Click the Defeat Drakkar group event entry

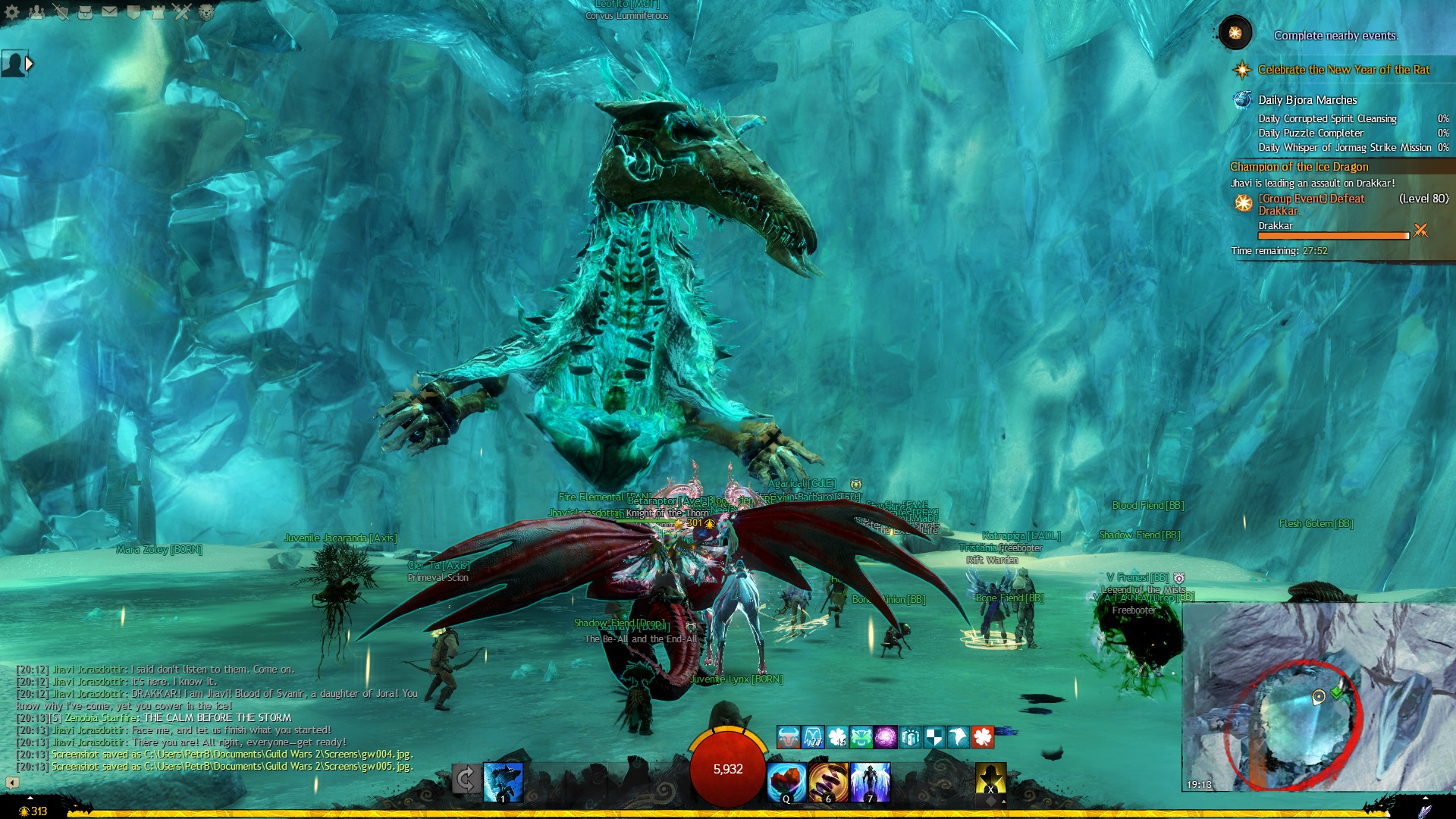click(1311, 205)
